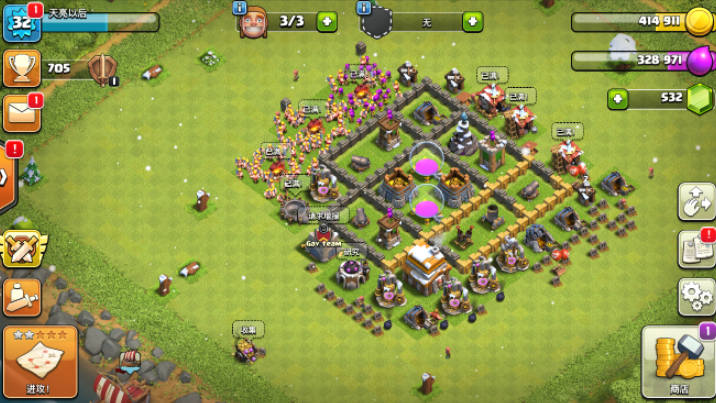Open the village layout editor button
Viewport: 716px width, 403px height.
[695, 202]
